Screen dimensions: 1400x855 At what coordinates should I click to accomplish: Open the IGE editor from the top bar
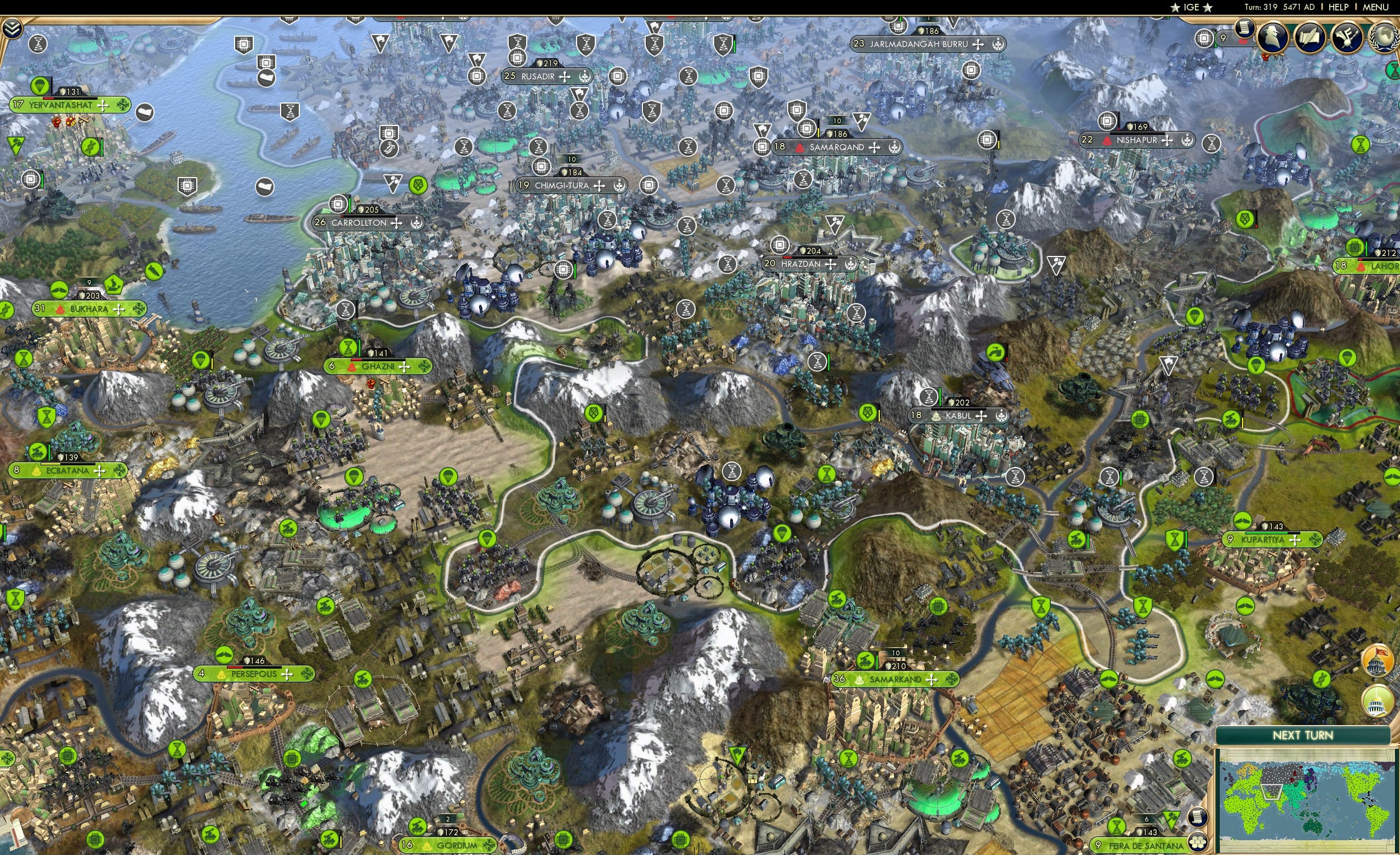coord(1191,7)
